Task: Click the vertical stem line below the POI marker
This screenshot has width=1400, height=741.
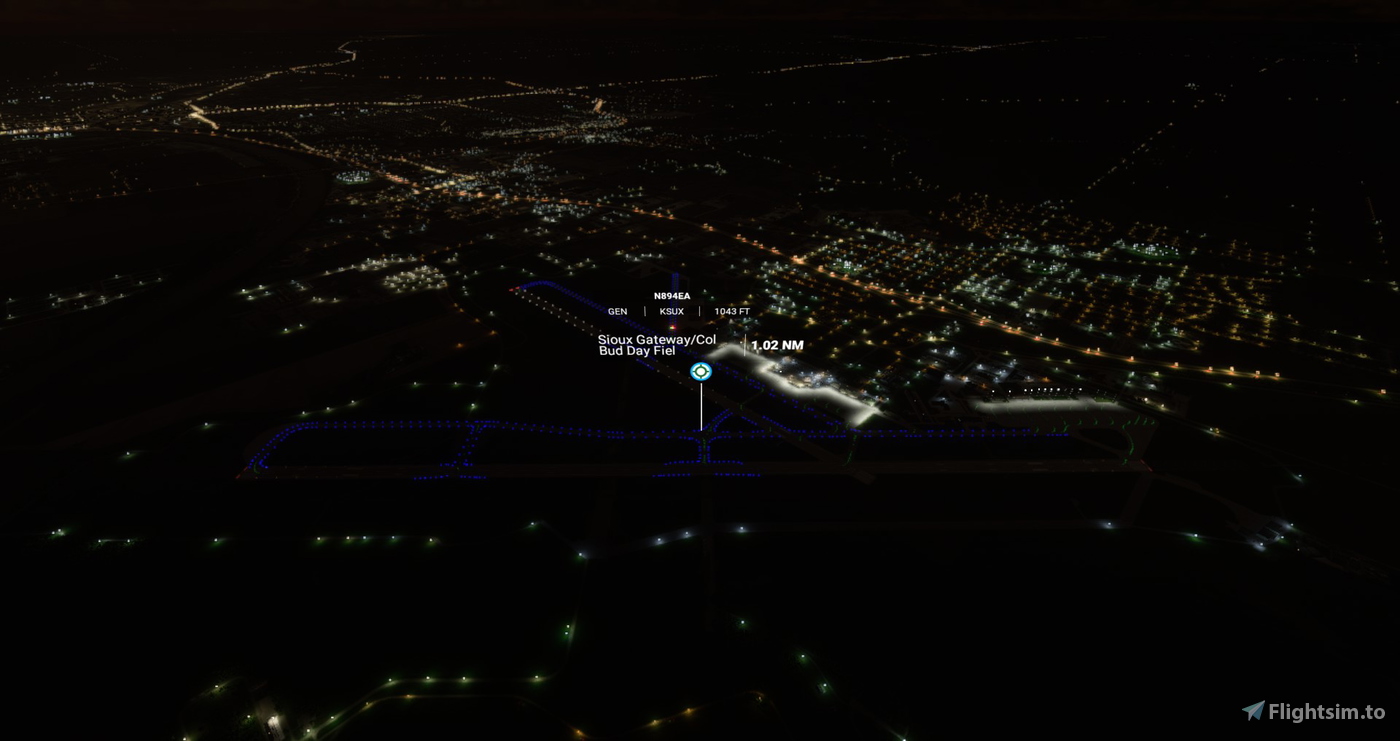Action: click(701, 405)
